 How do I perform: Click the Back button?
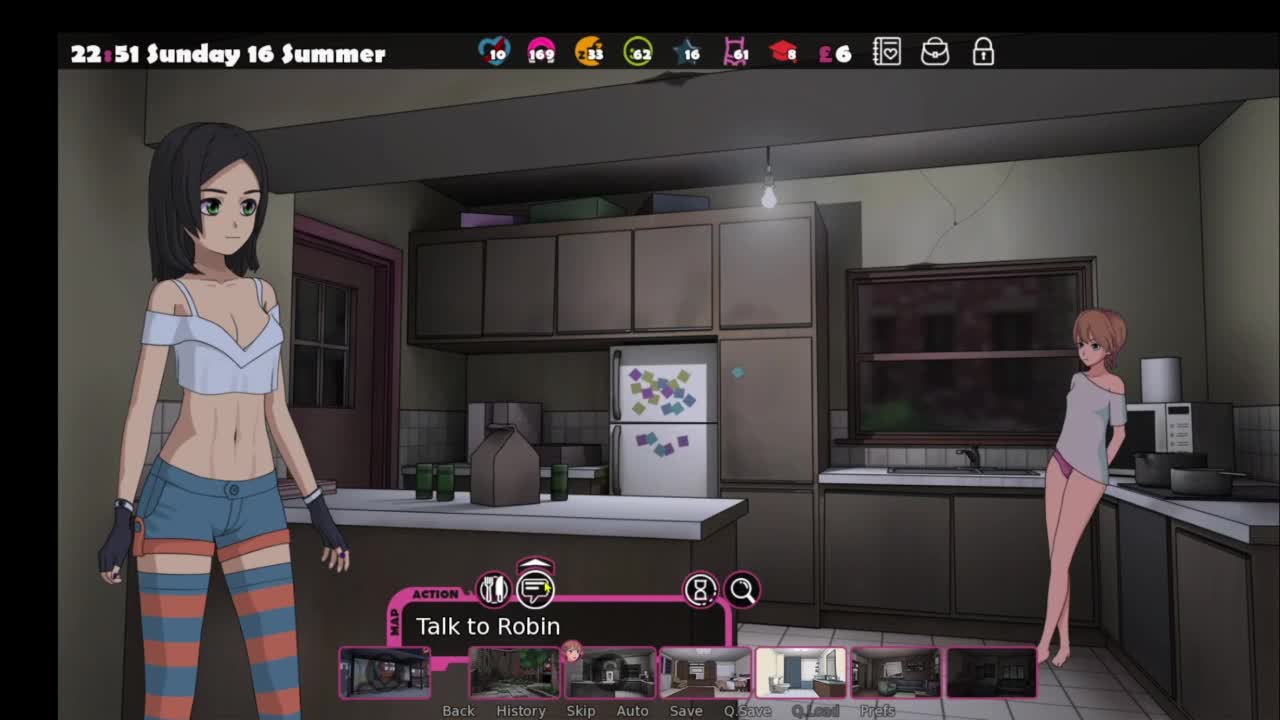click(x=458, y=711)
